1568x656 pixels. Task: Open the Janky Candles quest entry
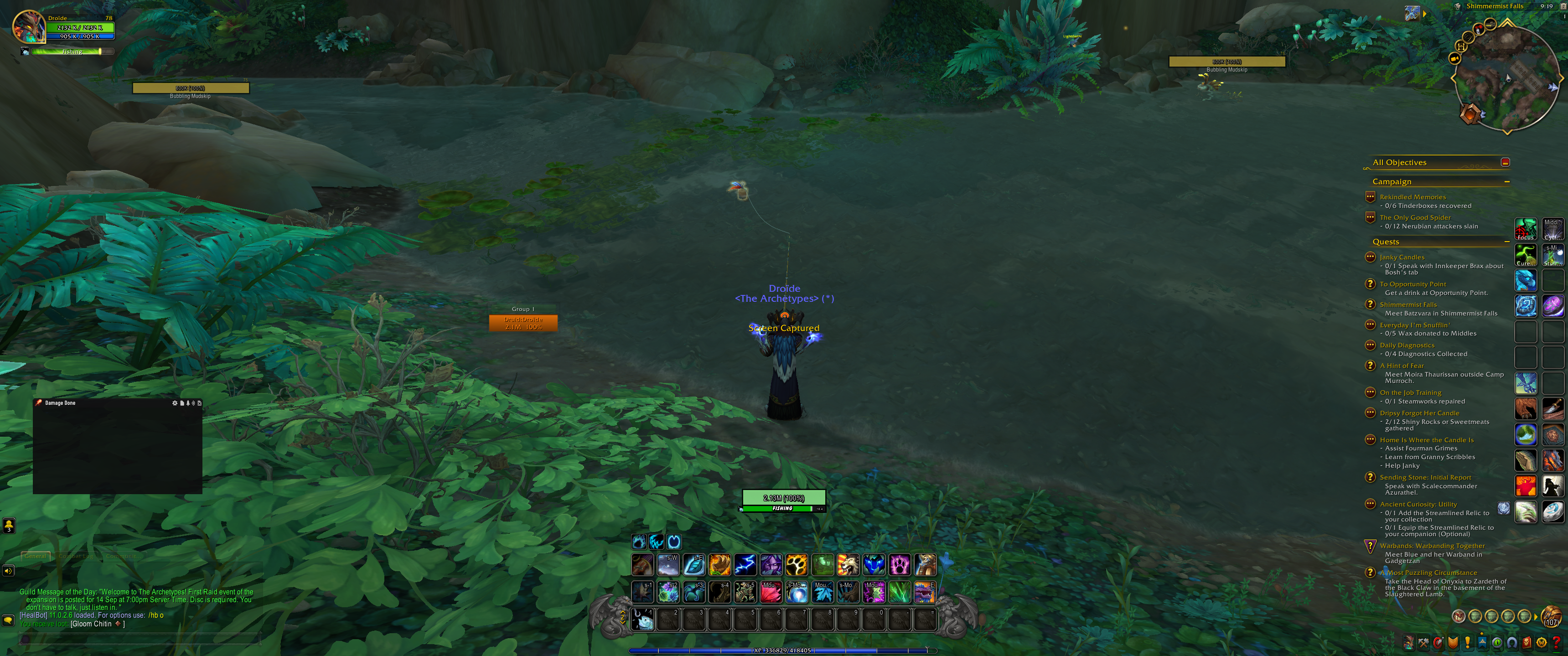click(x=1402, y=258)
